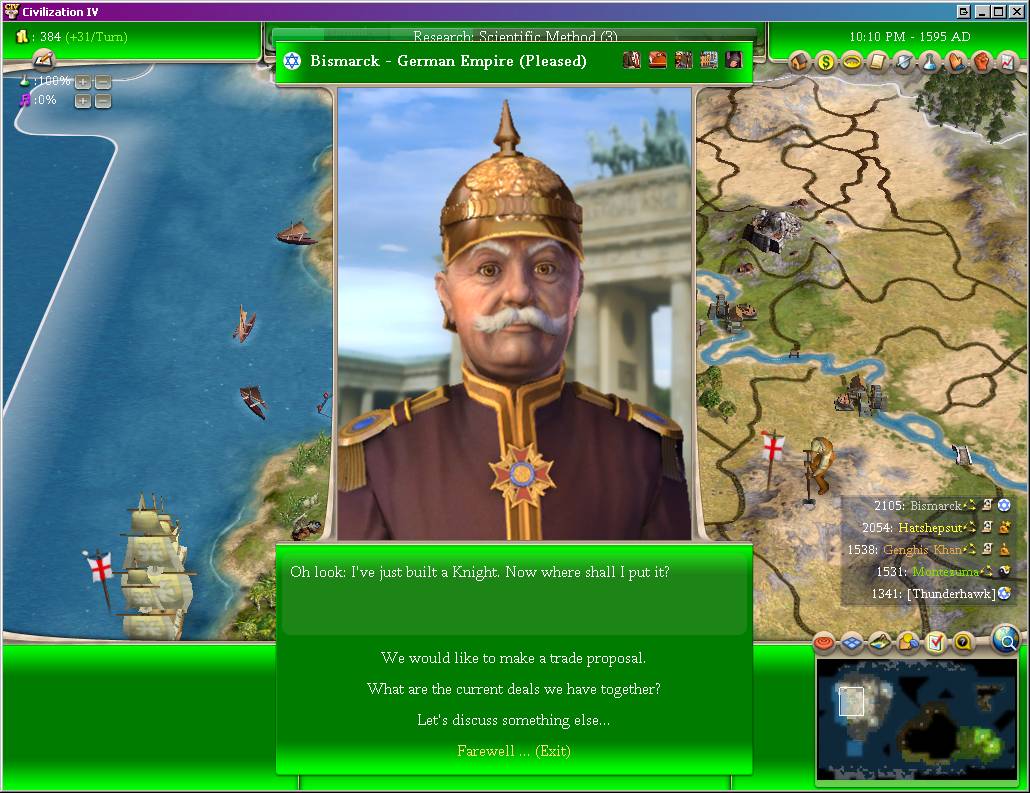Open the Technology Advisor flask icon
The image size is (1030, 793).
[x=930, y=62]
